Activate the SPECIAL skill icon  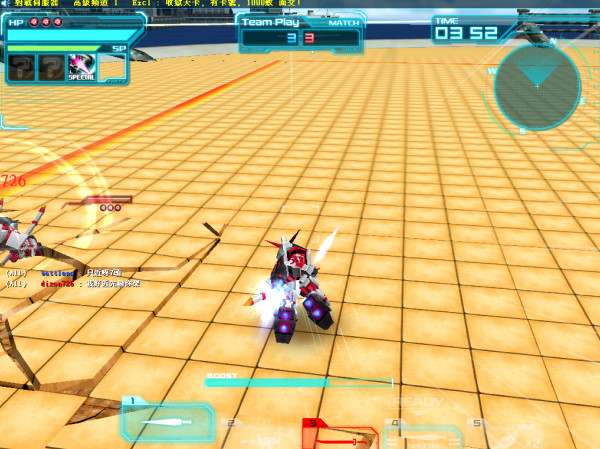coord(82,67)
